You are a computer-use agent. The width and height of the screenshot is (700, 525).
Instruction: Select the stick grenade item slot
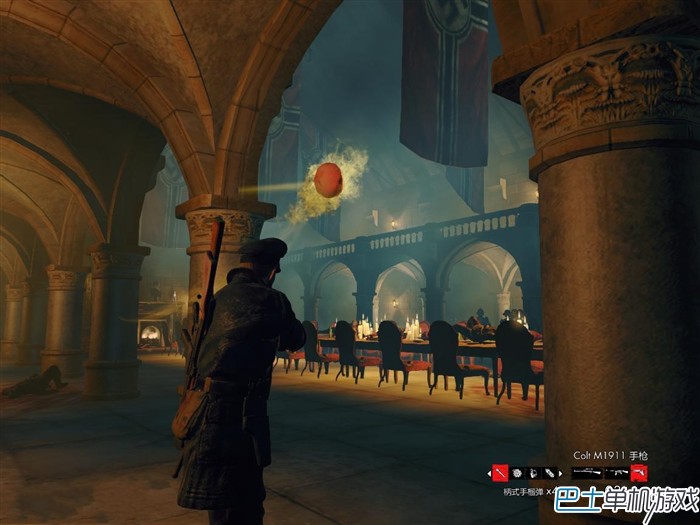pos(500,472)
